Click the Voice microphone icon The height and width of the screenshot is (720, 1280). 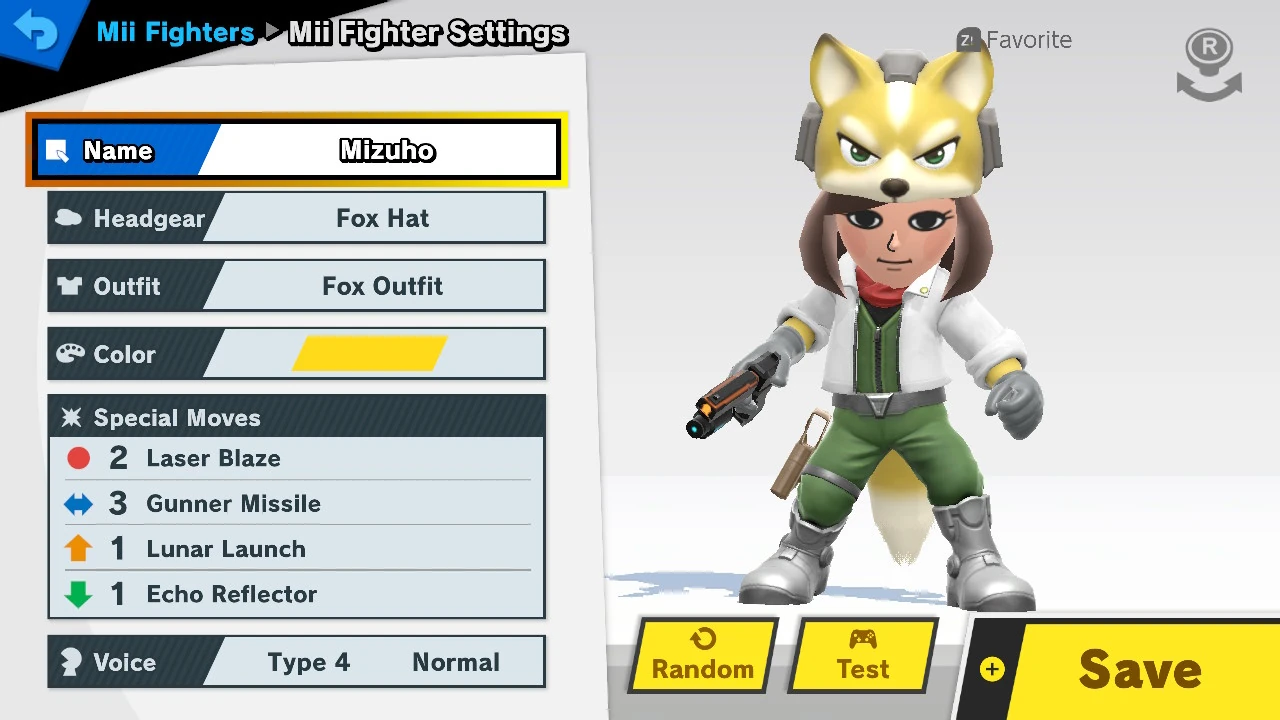[71, 661]
